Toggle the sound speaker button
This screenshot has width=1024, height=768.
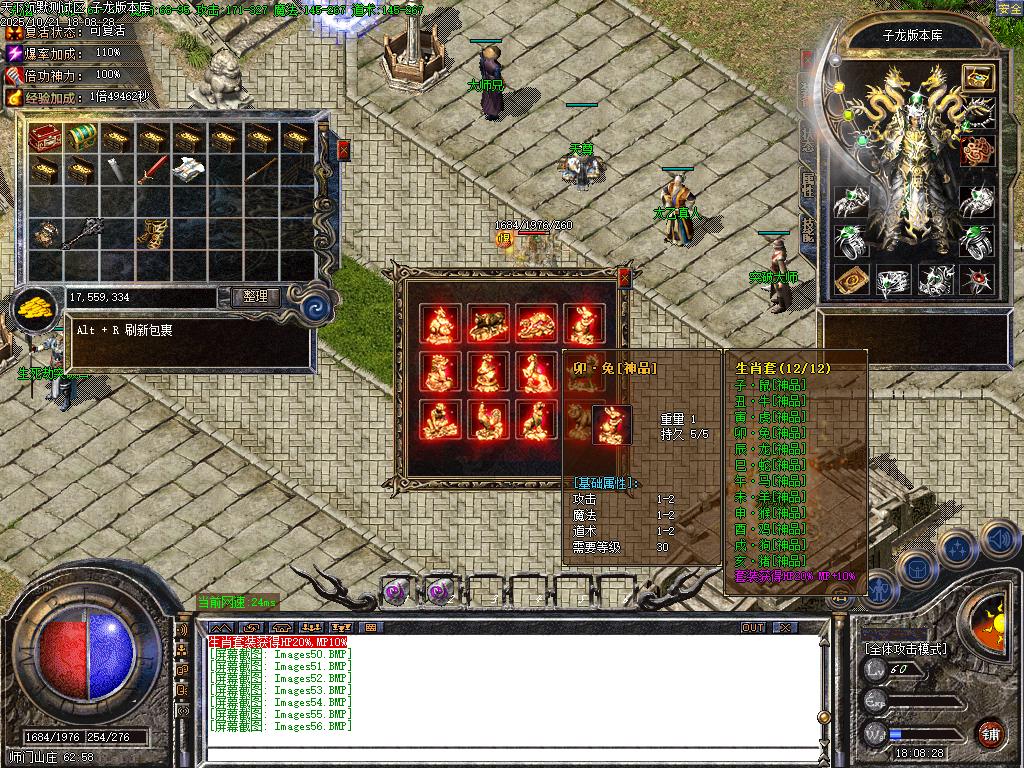999,539
